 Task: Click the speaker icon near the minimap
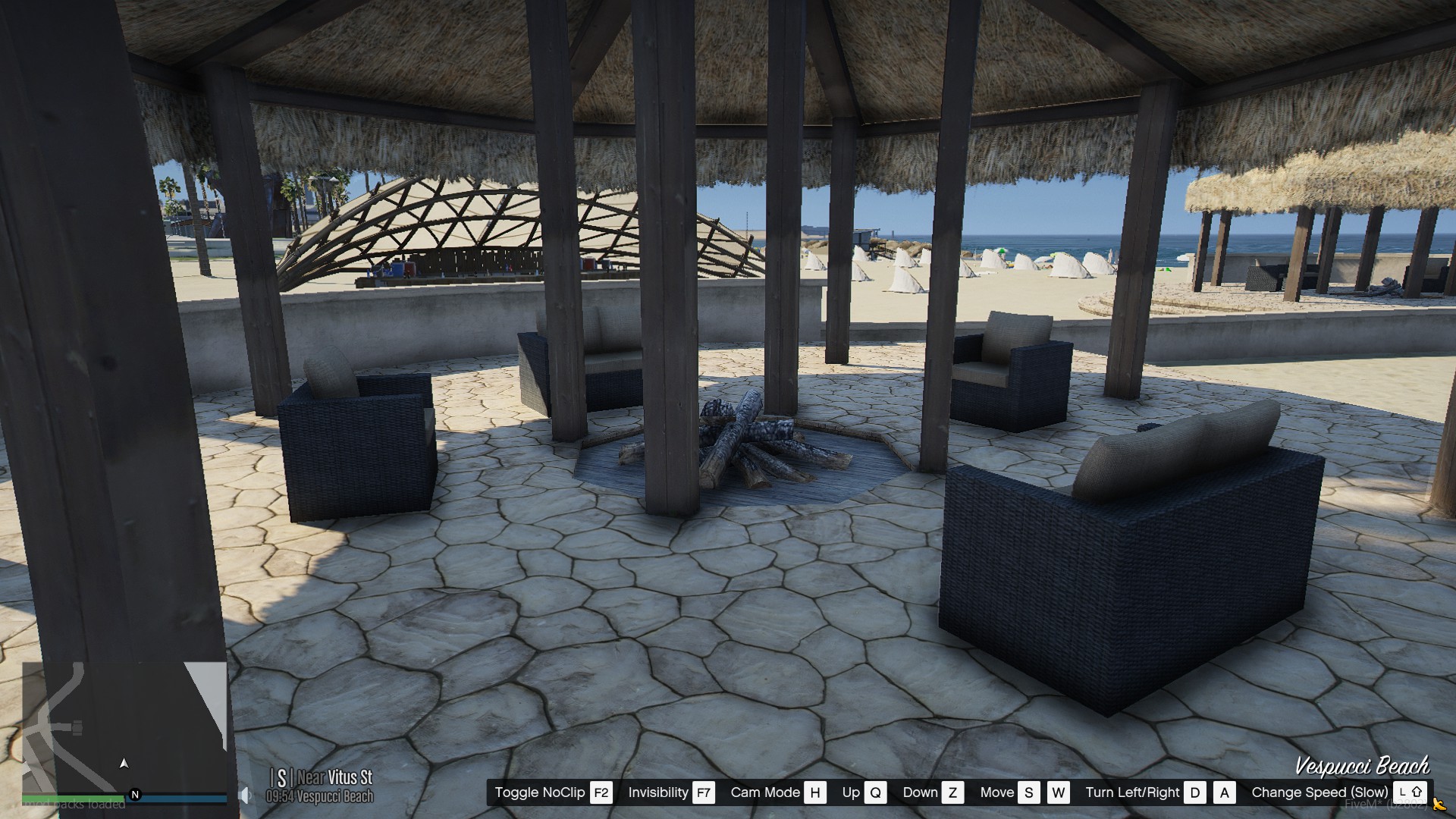click(244, 794)
